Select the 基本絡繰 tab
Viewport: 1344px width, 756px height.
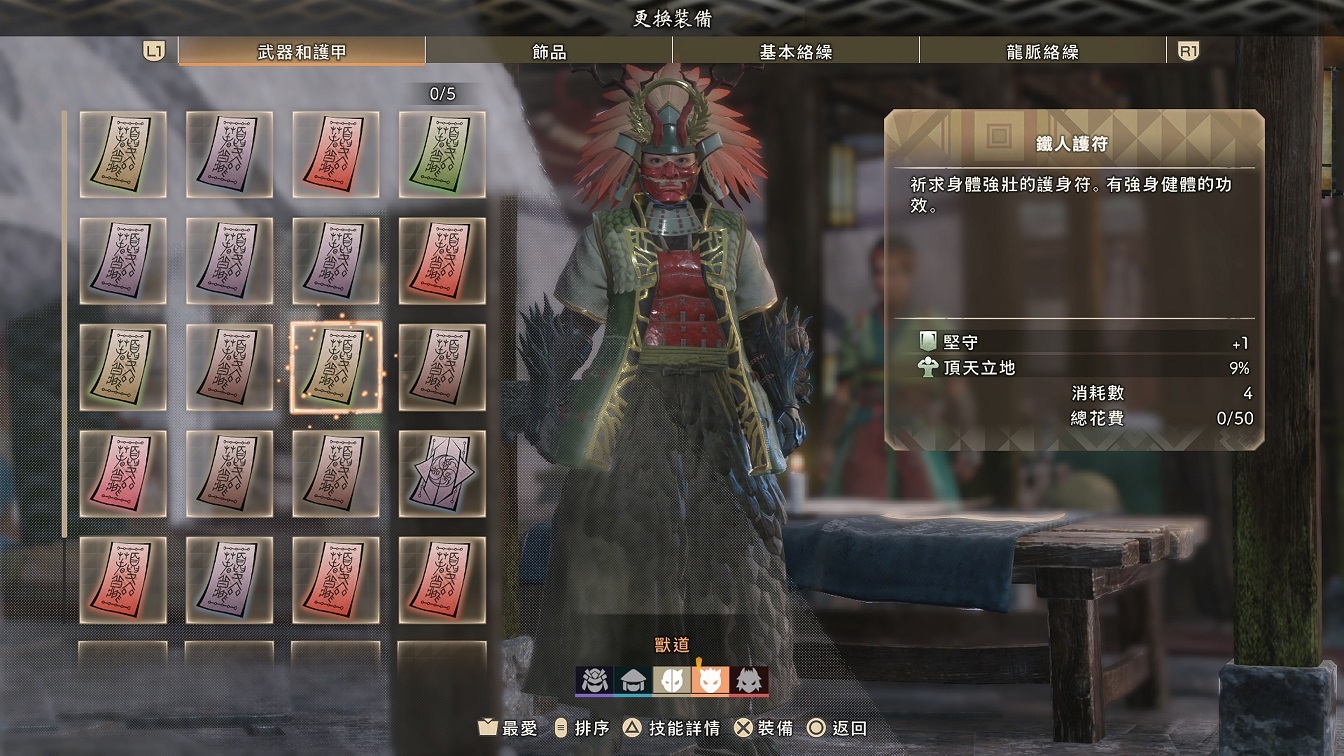795,52
